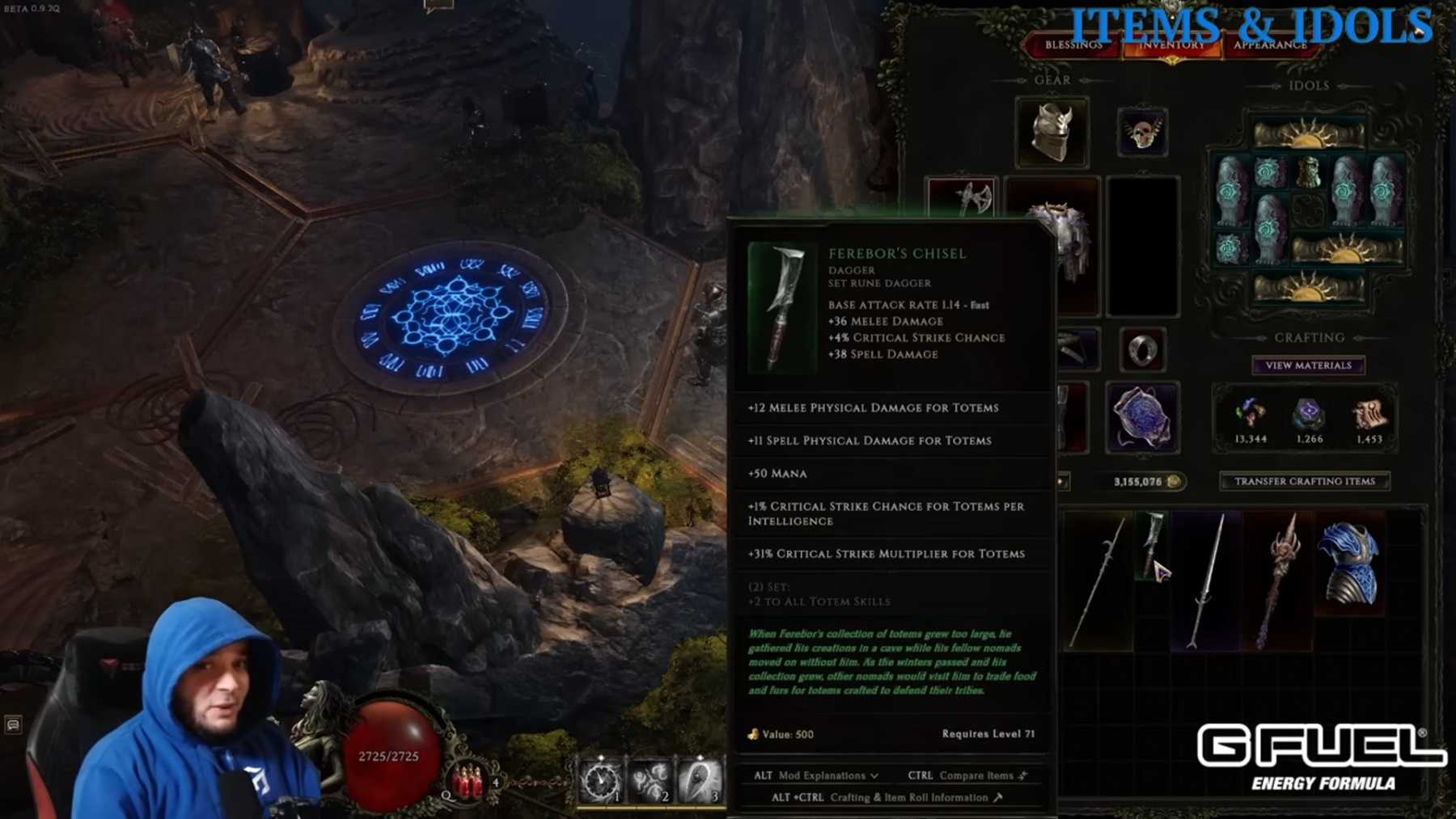The width and height of the screenshot is (1456, 819).
Task: Select the small bronze idol in grid
Action: [x=1308, y=171]
